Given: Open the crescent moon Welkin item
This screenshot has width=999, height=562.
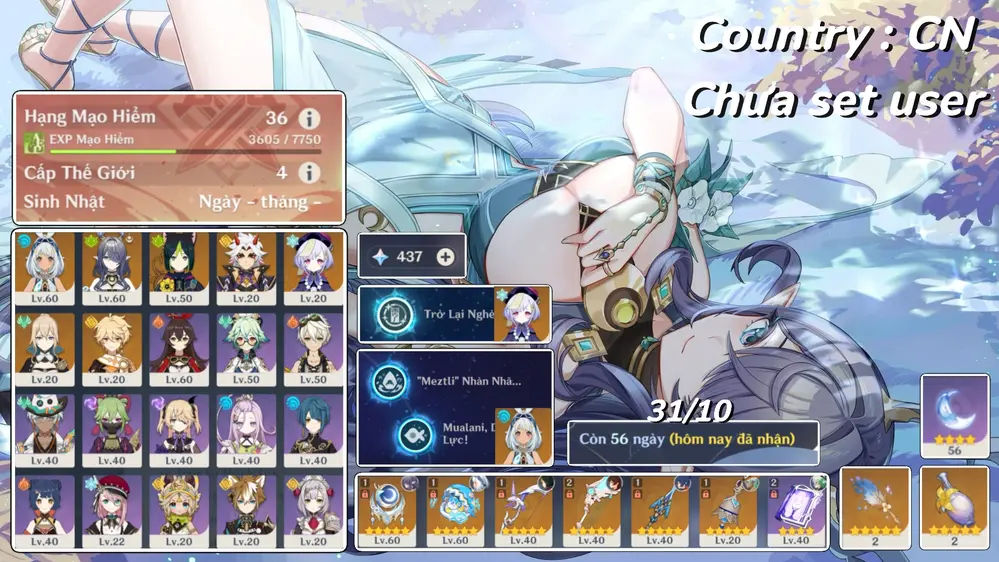Looking at the screenshot, I should click(941, 414).
